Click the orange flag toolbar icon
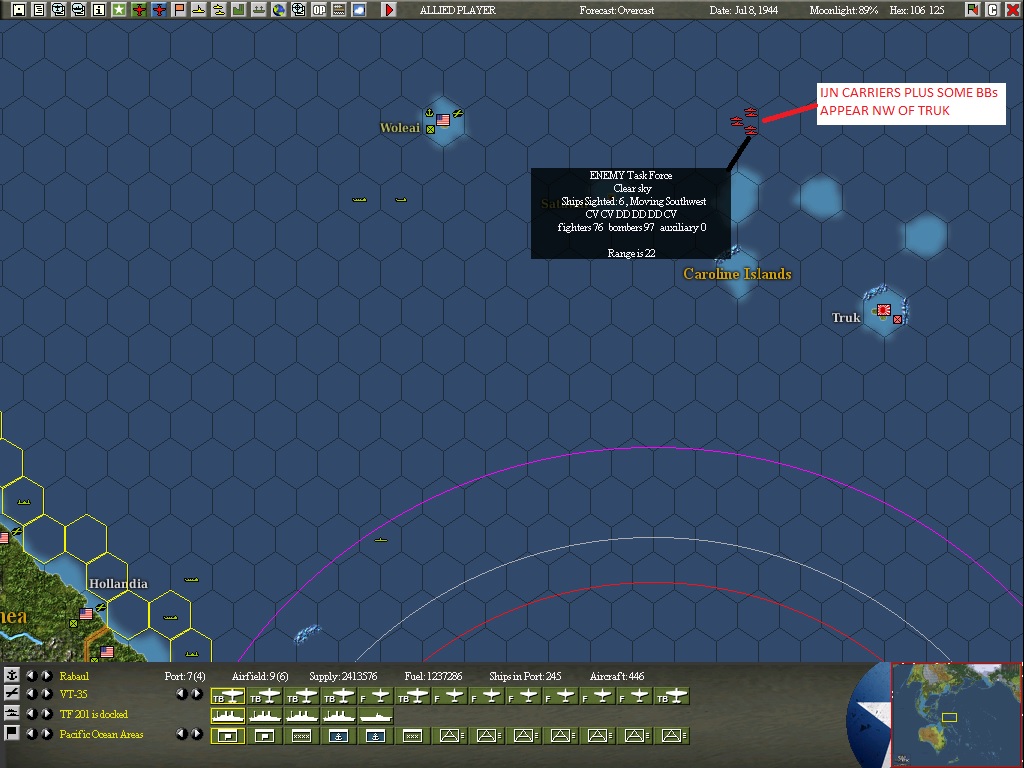This screenshot has width=1032, height=768. coord(178,10)
